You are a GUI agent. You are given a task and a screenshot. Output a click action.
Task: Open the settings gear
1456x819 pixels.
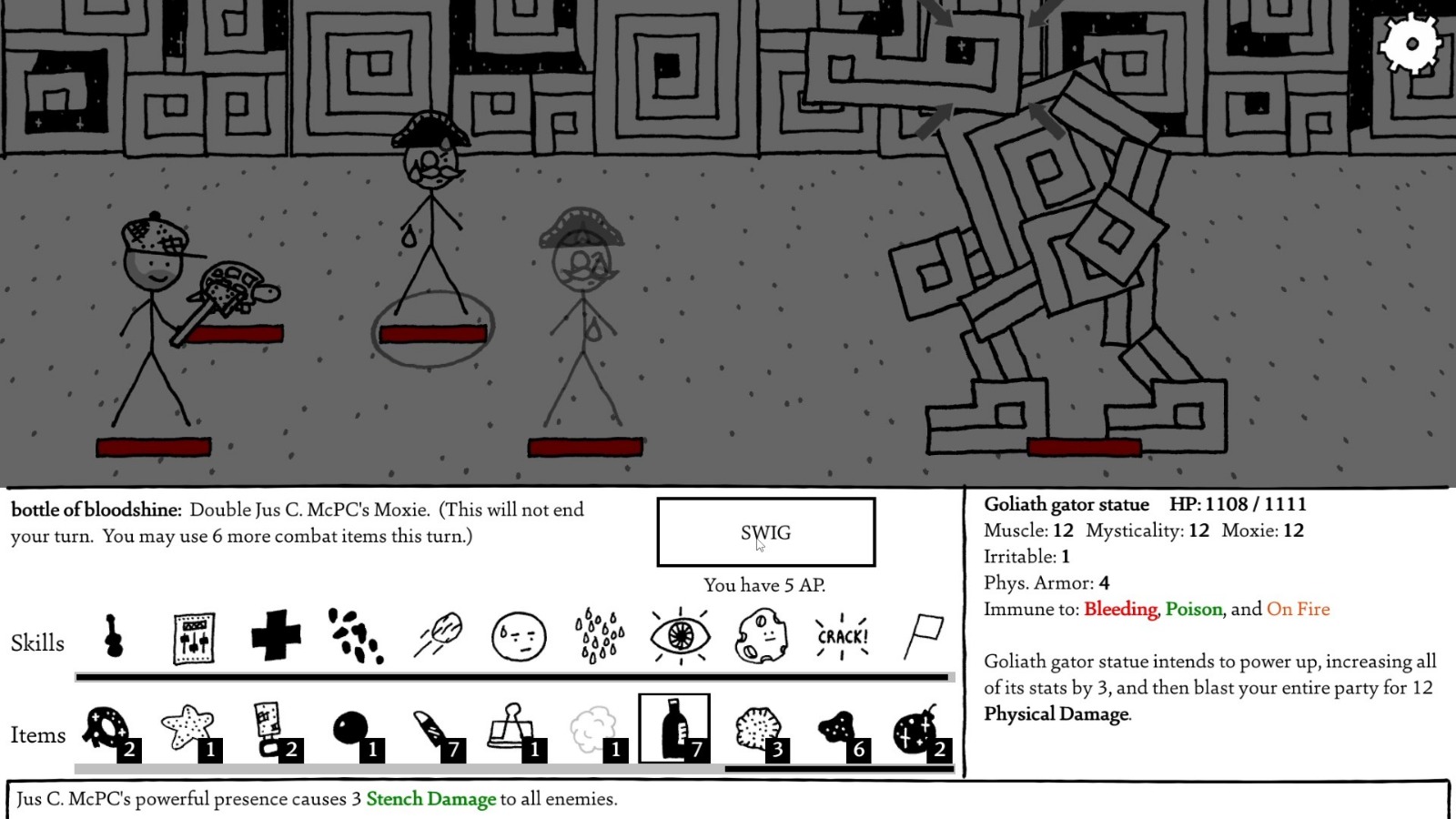(1411, 42)
